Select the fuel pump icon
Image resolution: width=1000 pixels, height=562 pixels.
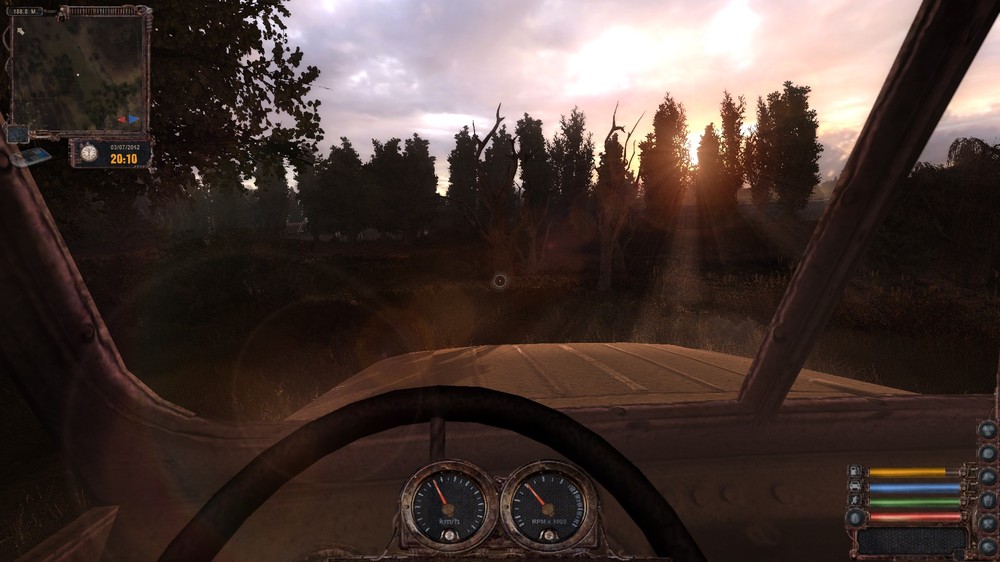click(x=855, y=471)
